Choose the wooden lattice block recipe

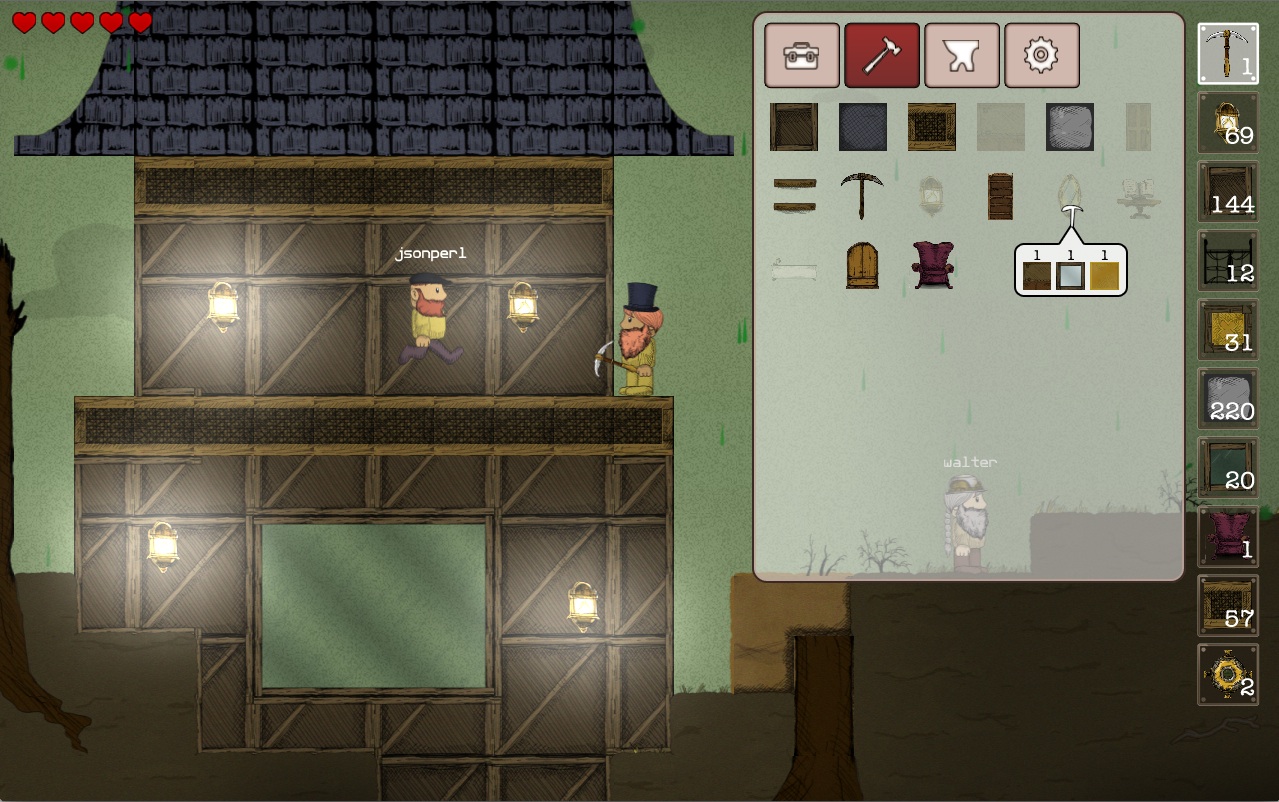pyautogui.click(x=932, y=127)
